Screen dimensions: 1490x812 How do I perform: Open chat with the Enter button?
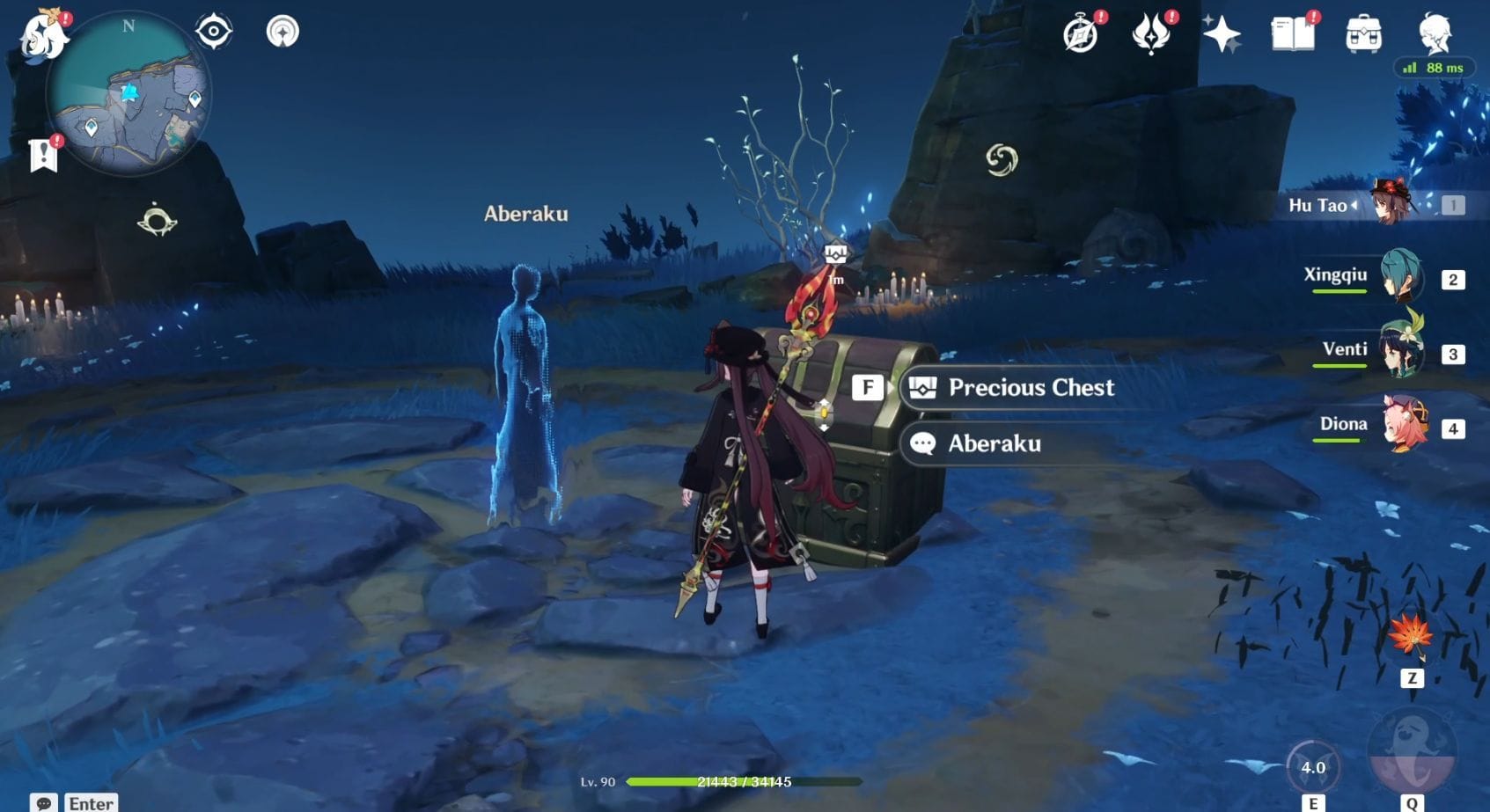click(90, 801)
